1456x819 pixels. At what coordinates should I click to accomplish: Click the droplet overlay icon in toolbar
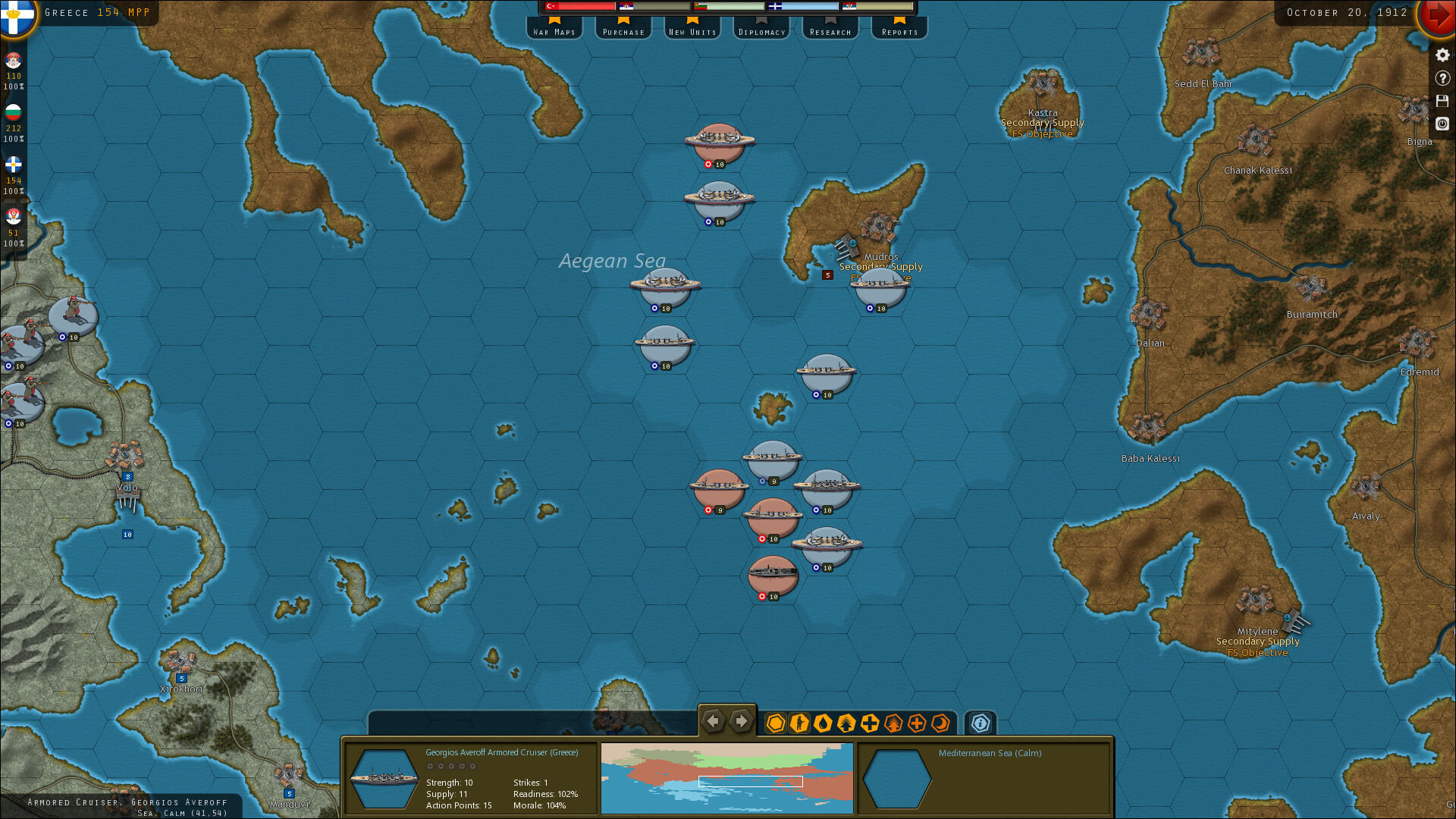[x=824, y=723]
